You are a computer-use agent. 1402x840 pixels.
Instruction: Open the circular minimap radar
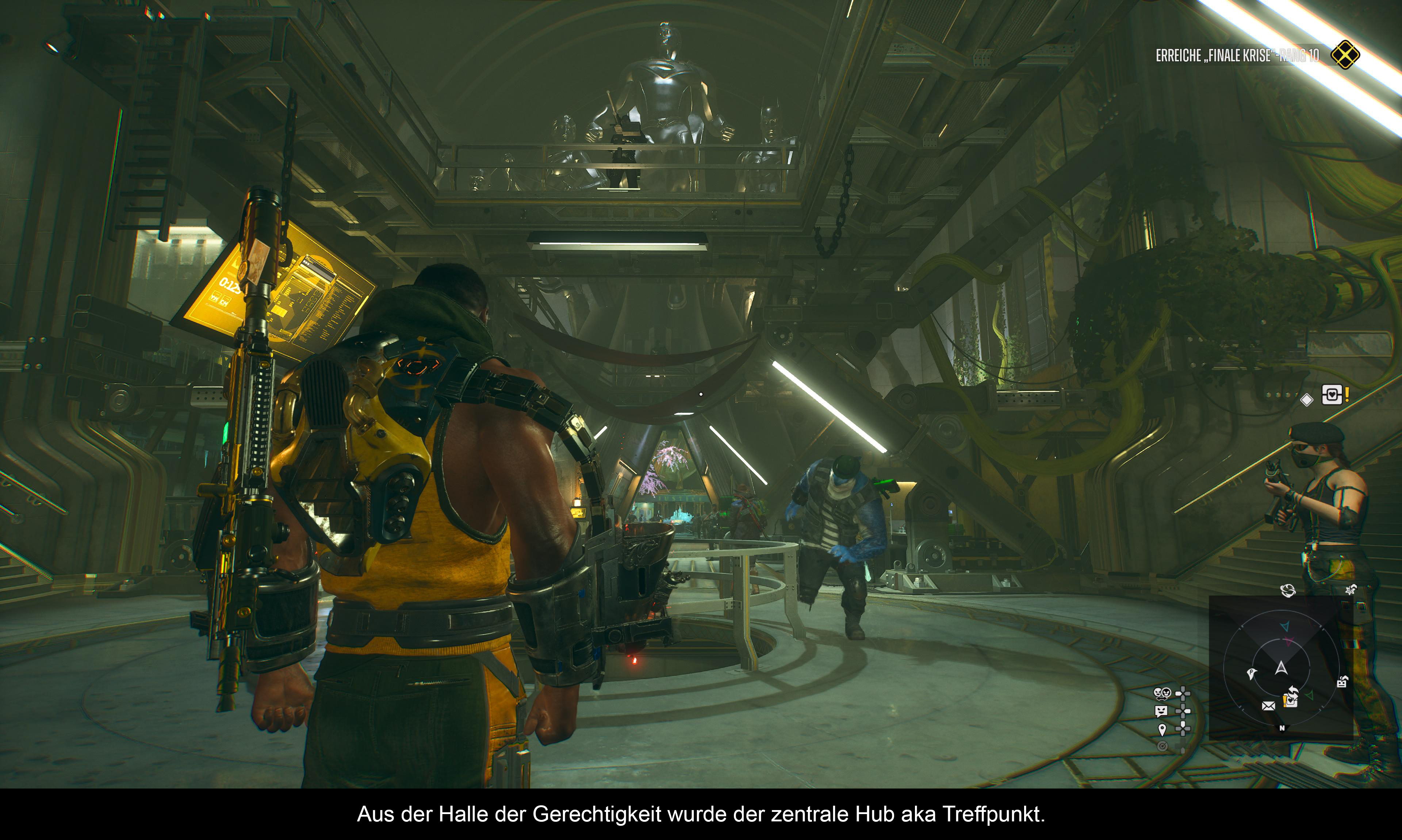pyautogui.click(x=1281, y=668)
